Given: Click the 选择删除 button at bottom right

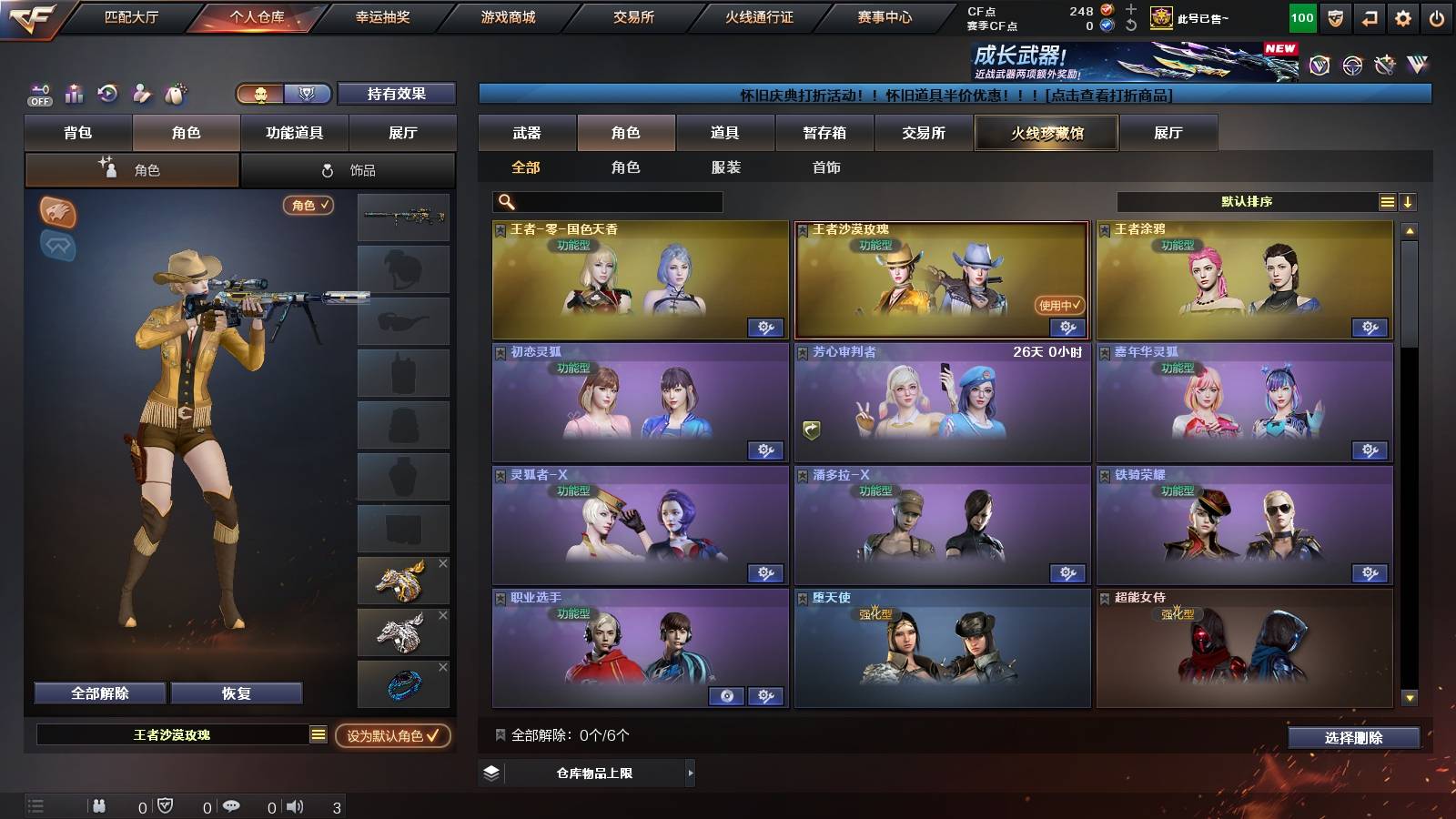Looking at the screenshot, I should pyautogui.click(x=1352, y=738).
